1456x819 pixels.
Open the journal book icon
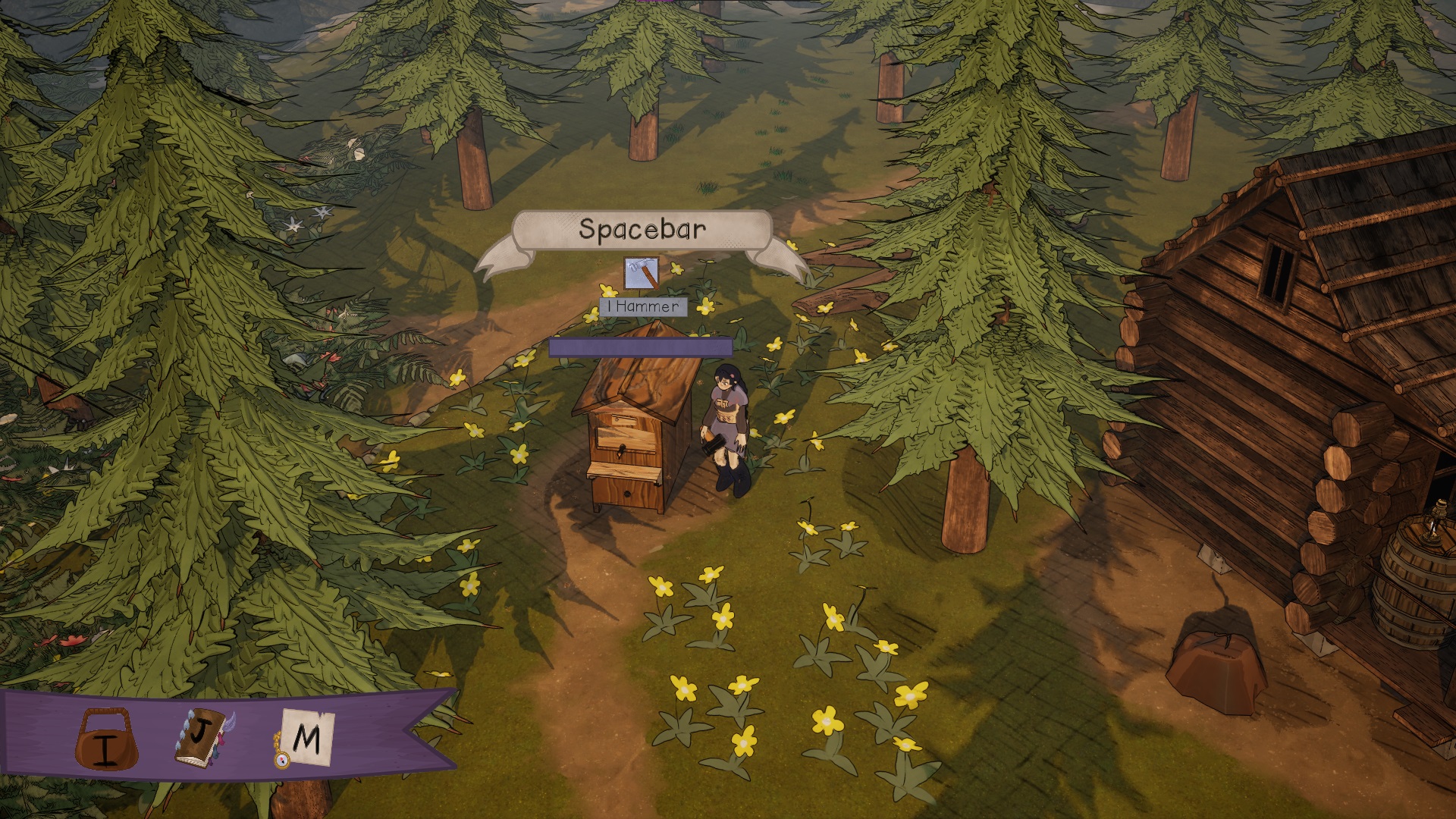[202, 736]
